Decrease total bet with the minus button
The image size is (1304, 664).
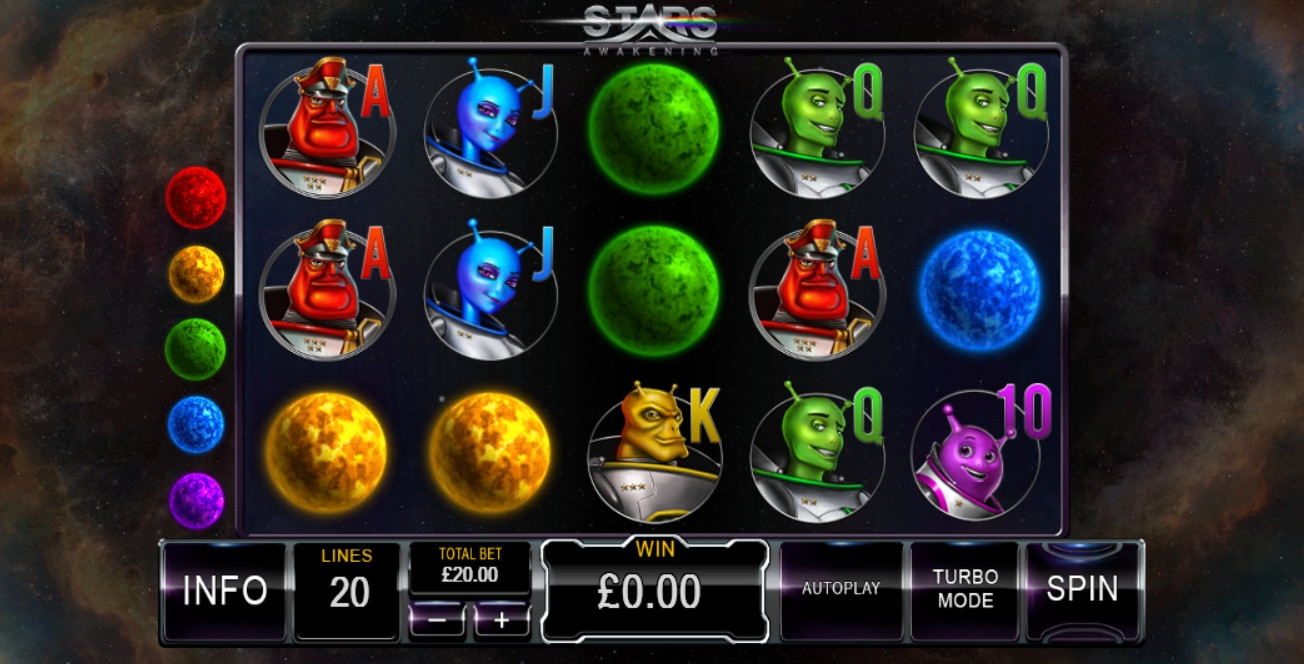[x=438, y=620]
